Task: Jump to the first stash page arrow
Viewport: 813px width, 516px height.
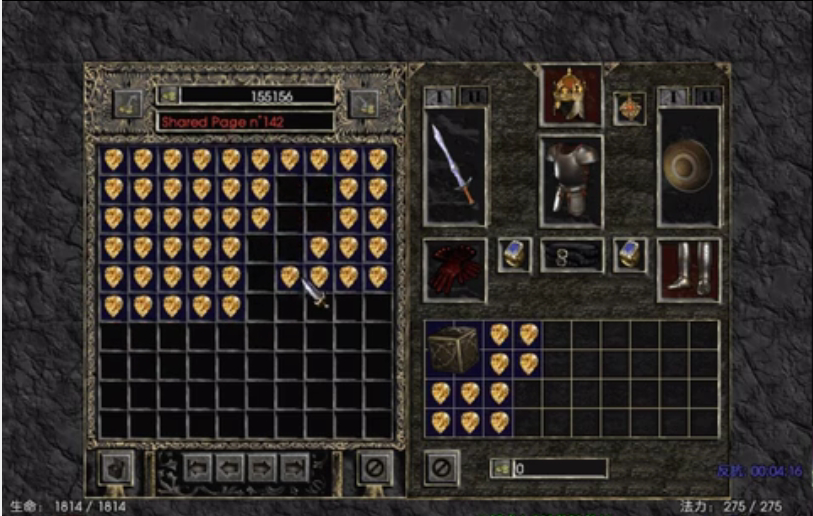Action: pyautogui.click(x=196, y=467)
